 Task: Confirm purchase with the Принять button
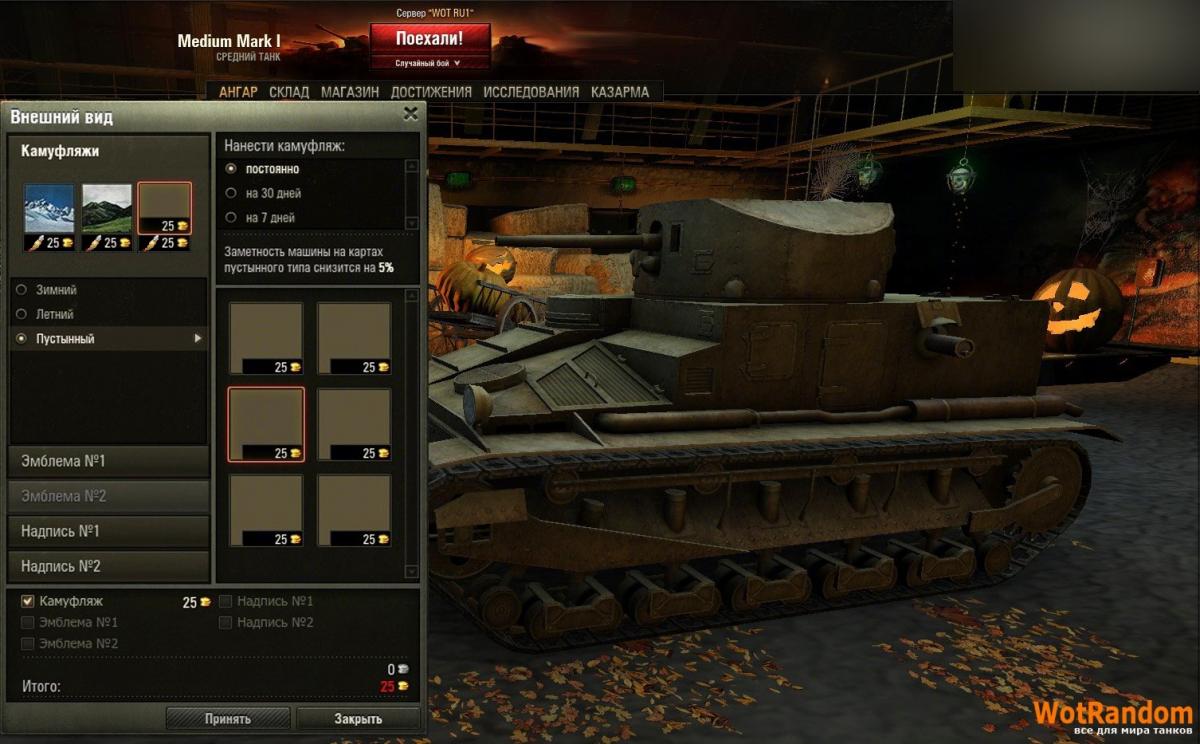[x=228, y=718]
